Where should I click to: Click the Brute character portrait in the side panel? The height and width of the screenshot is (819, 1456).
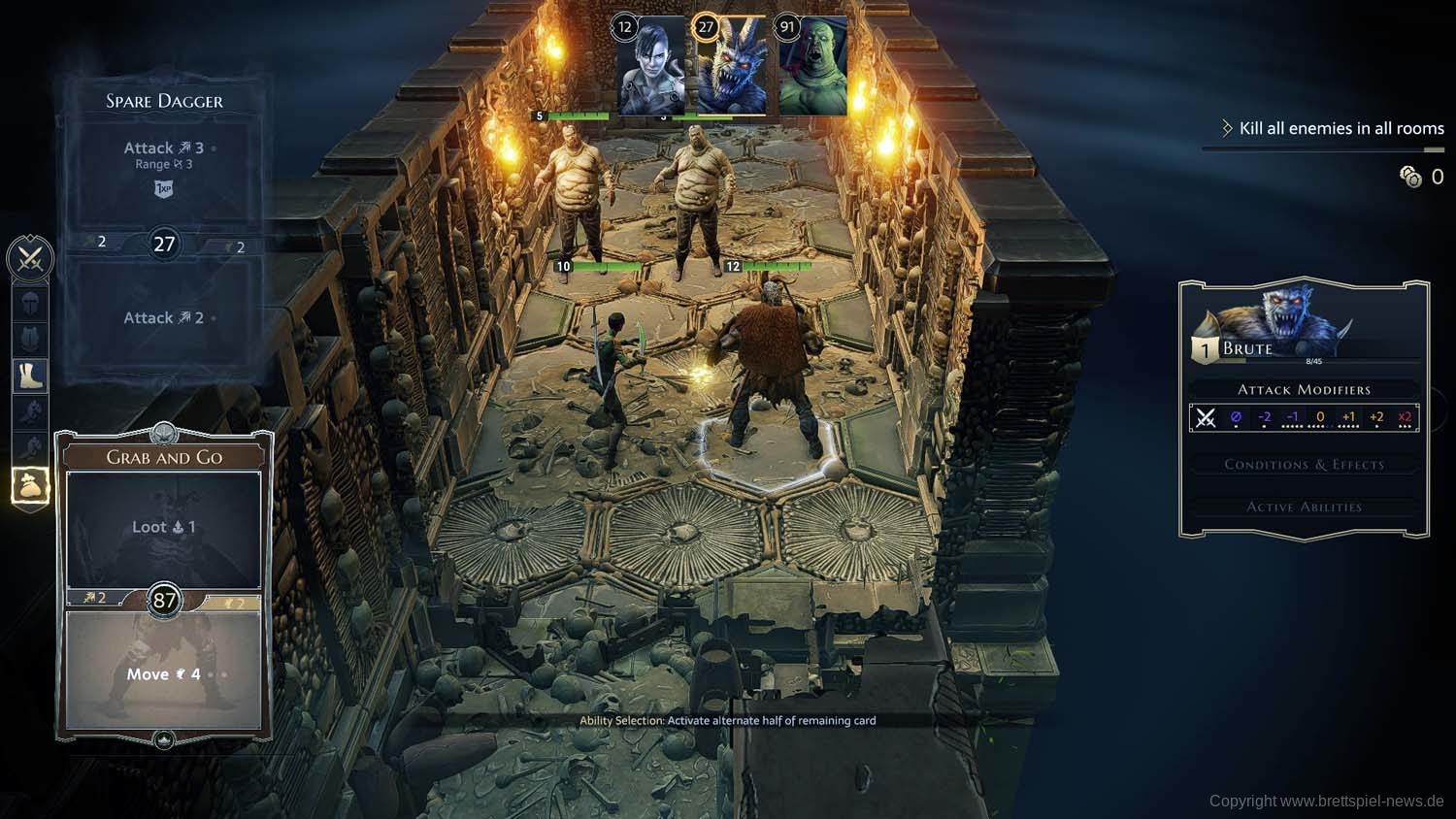click(x=1281, y=315)
